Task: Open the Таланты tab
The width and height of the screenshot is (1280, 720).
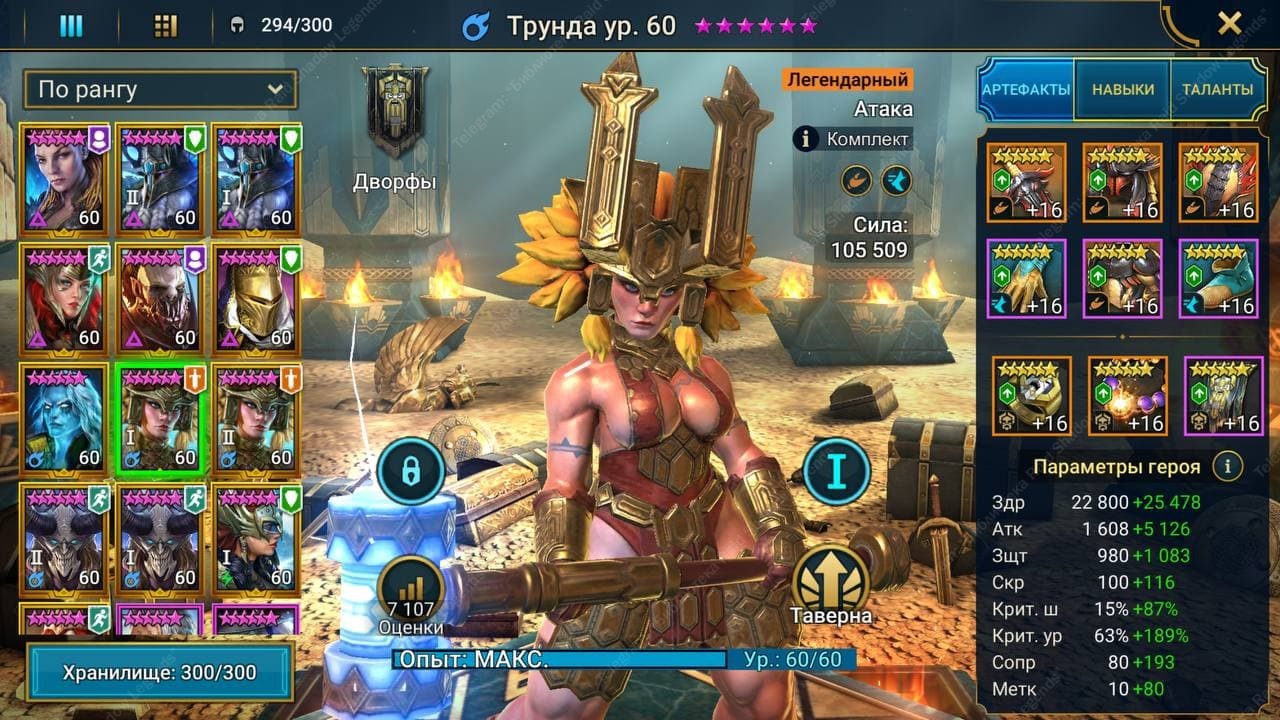Action: 1216,90
